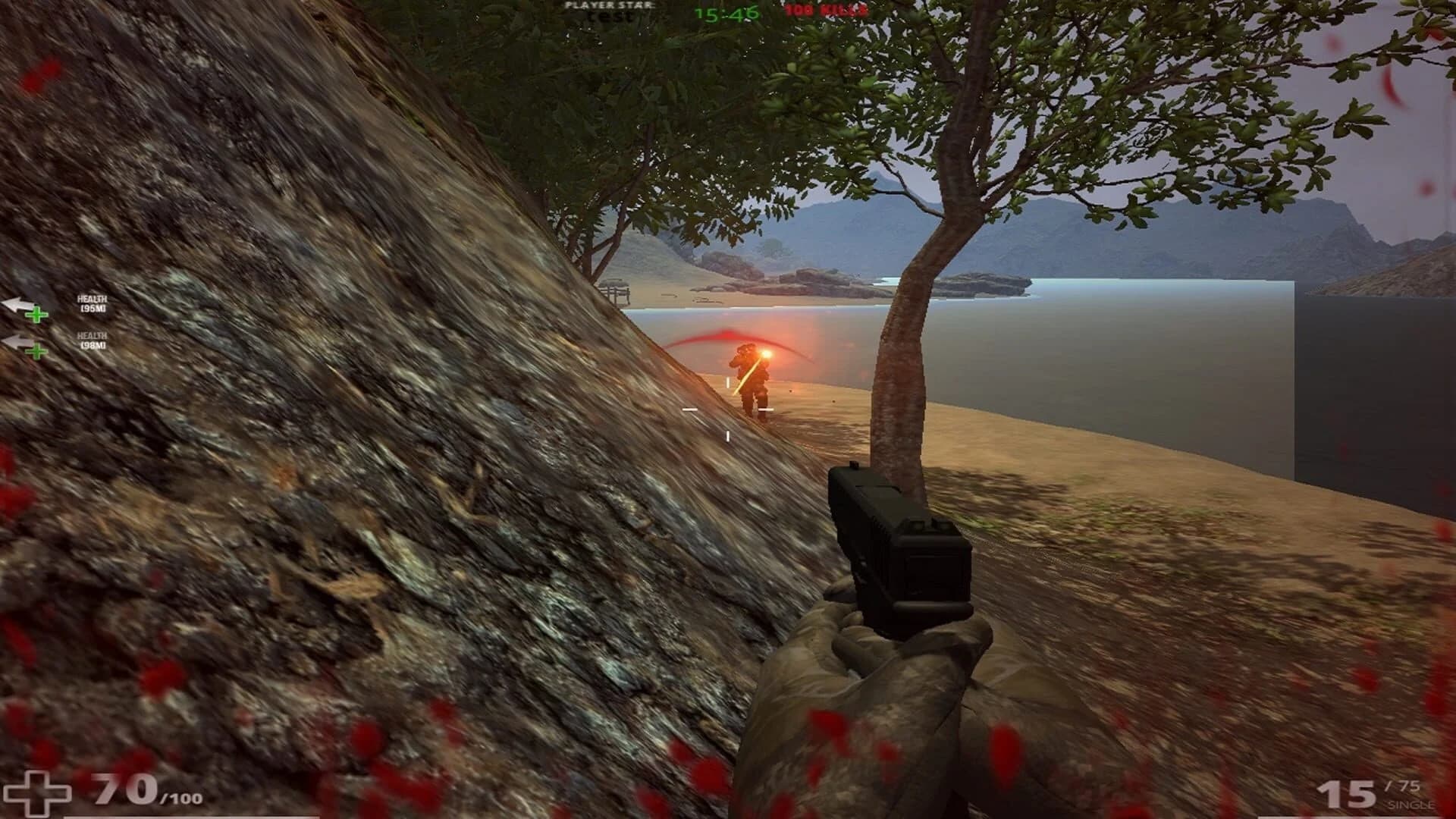Click the HEALTH [98M] distance text

93,344
